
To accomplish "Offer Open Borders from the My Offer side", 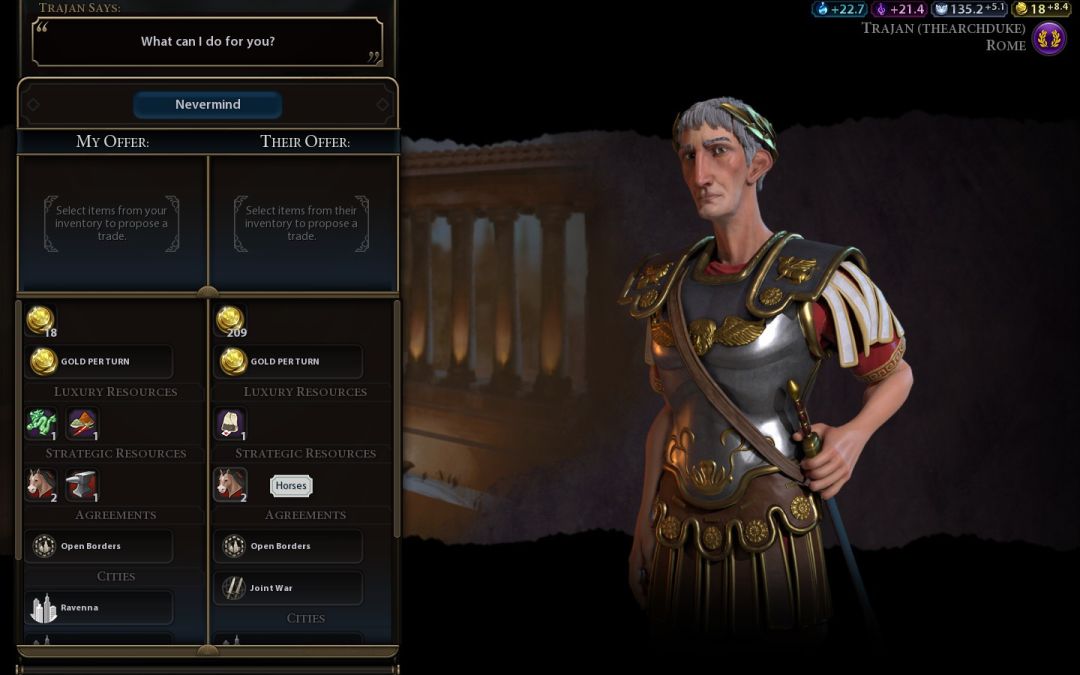I will pyautogui.click(x=98, y=546).
